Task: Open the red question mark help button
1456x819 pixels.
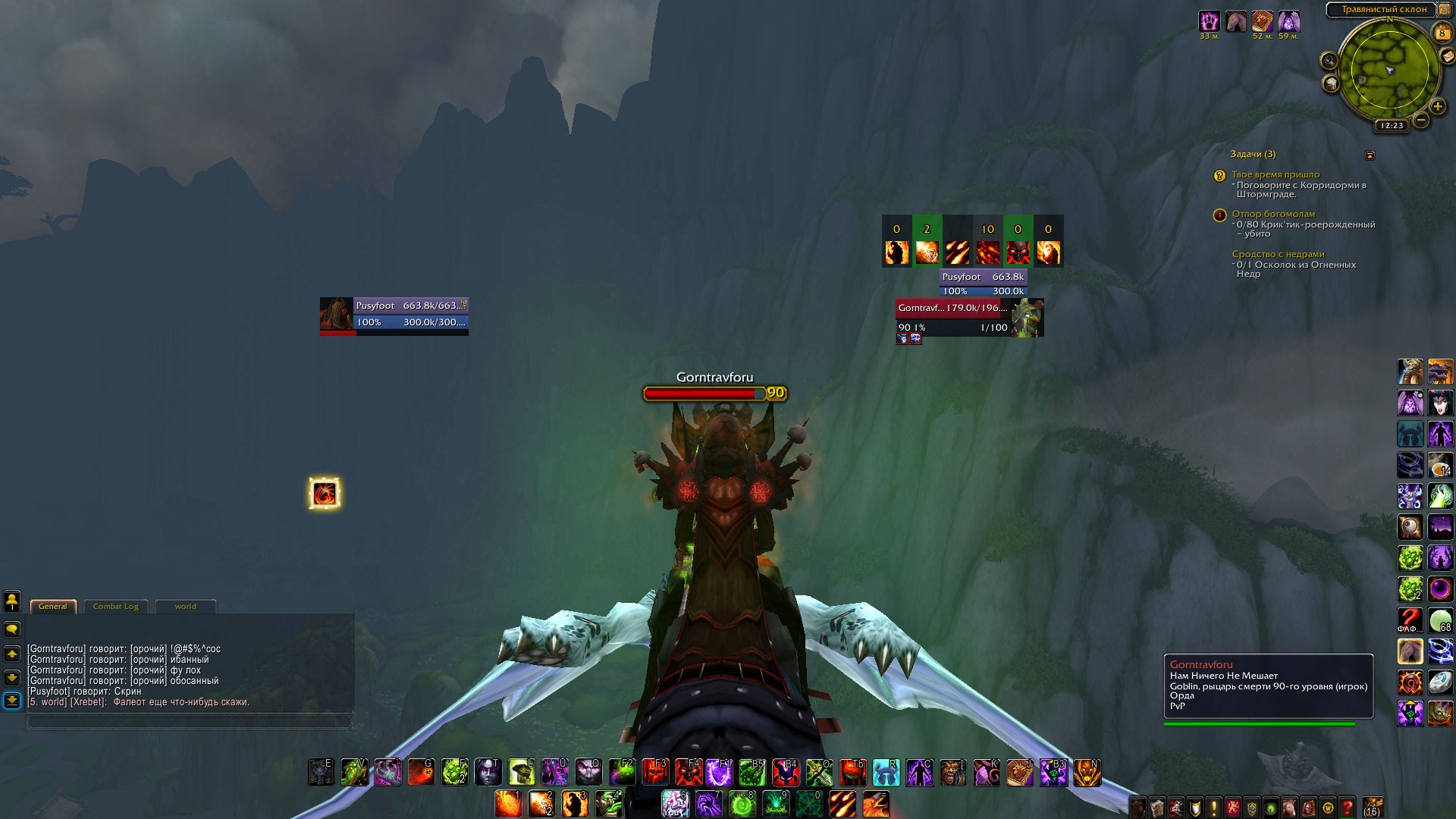Action: coord(1347,808)
